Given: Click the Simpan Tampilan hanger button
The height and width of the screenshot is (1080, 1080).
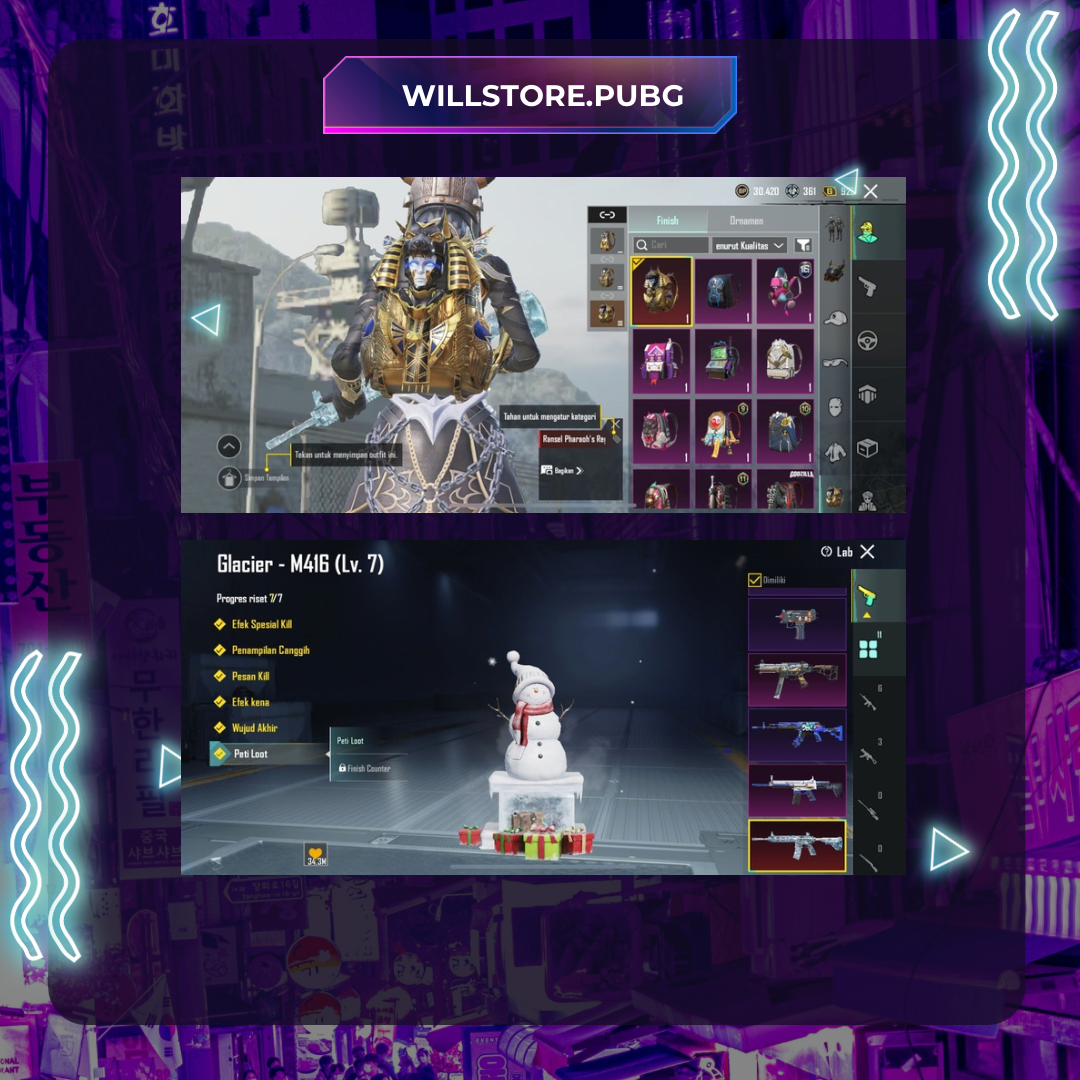Looking at the screenshot, I should 230,478.
